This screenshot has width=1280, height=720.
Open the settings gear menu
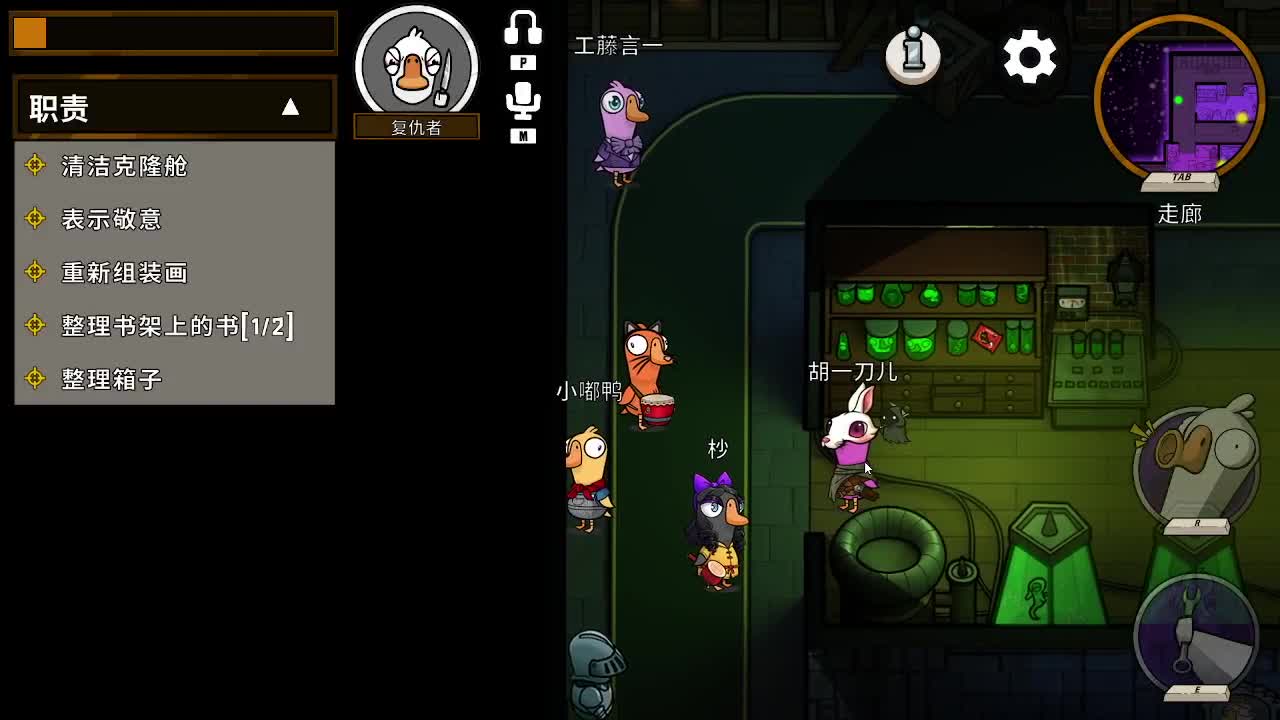(x=1030, y=57)
